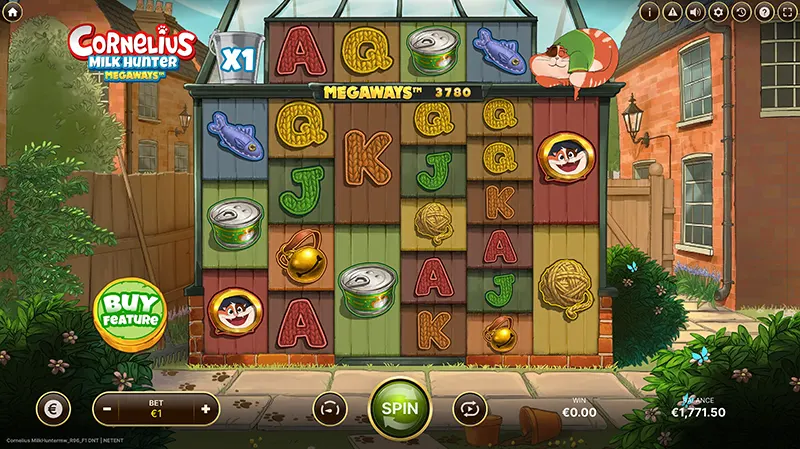Viewport: 800px width, 449px height.
Task: Click the warning triangle icon
Action: point(673,12)
